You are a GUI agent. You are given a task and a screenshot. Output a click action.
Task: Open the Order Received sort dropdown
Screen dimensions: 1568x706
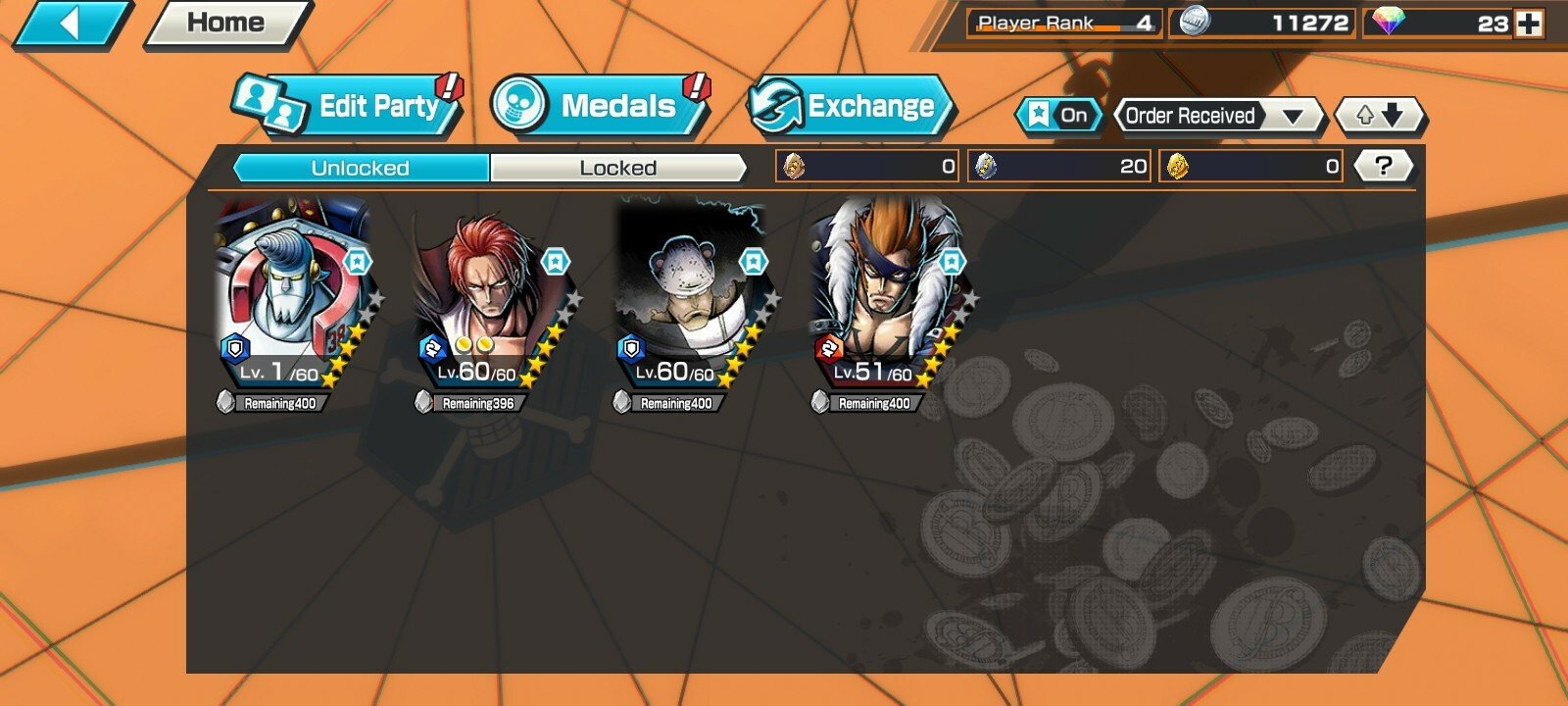[1219, 116]
